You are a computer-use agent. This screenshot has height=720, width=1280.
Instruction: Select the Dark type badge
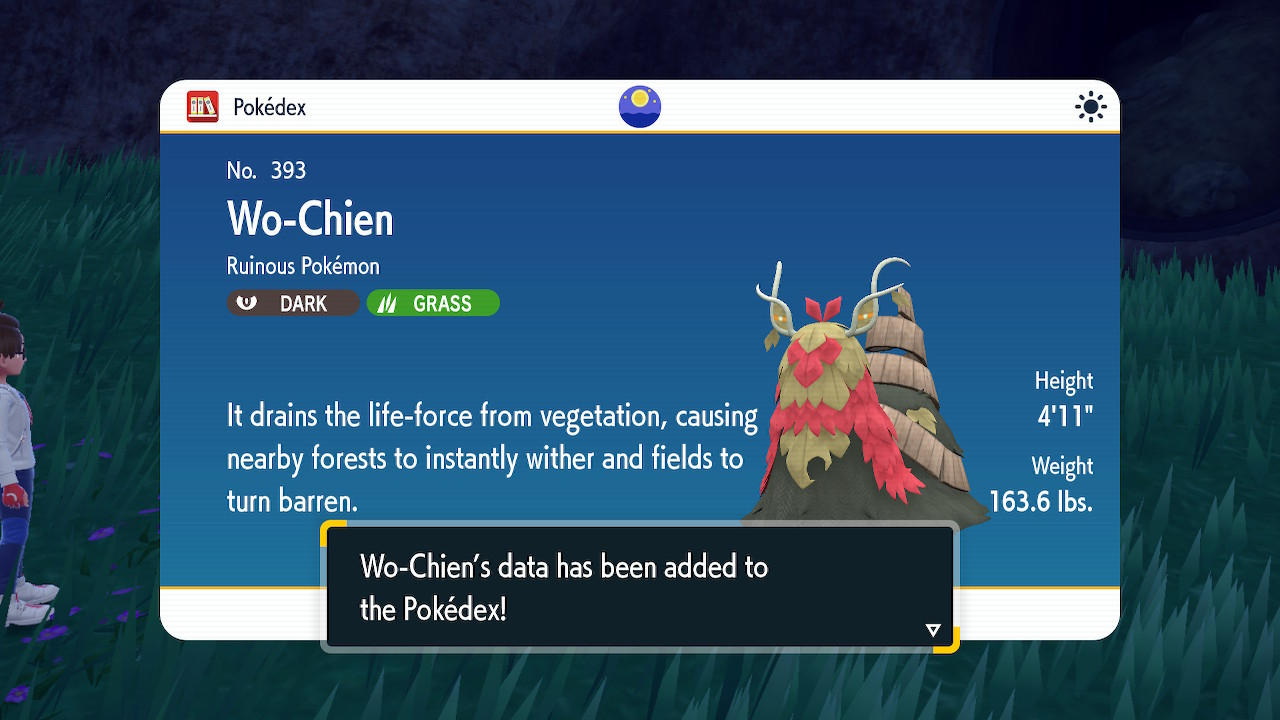pos(293,303)
